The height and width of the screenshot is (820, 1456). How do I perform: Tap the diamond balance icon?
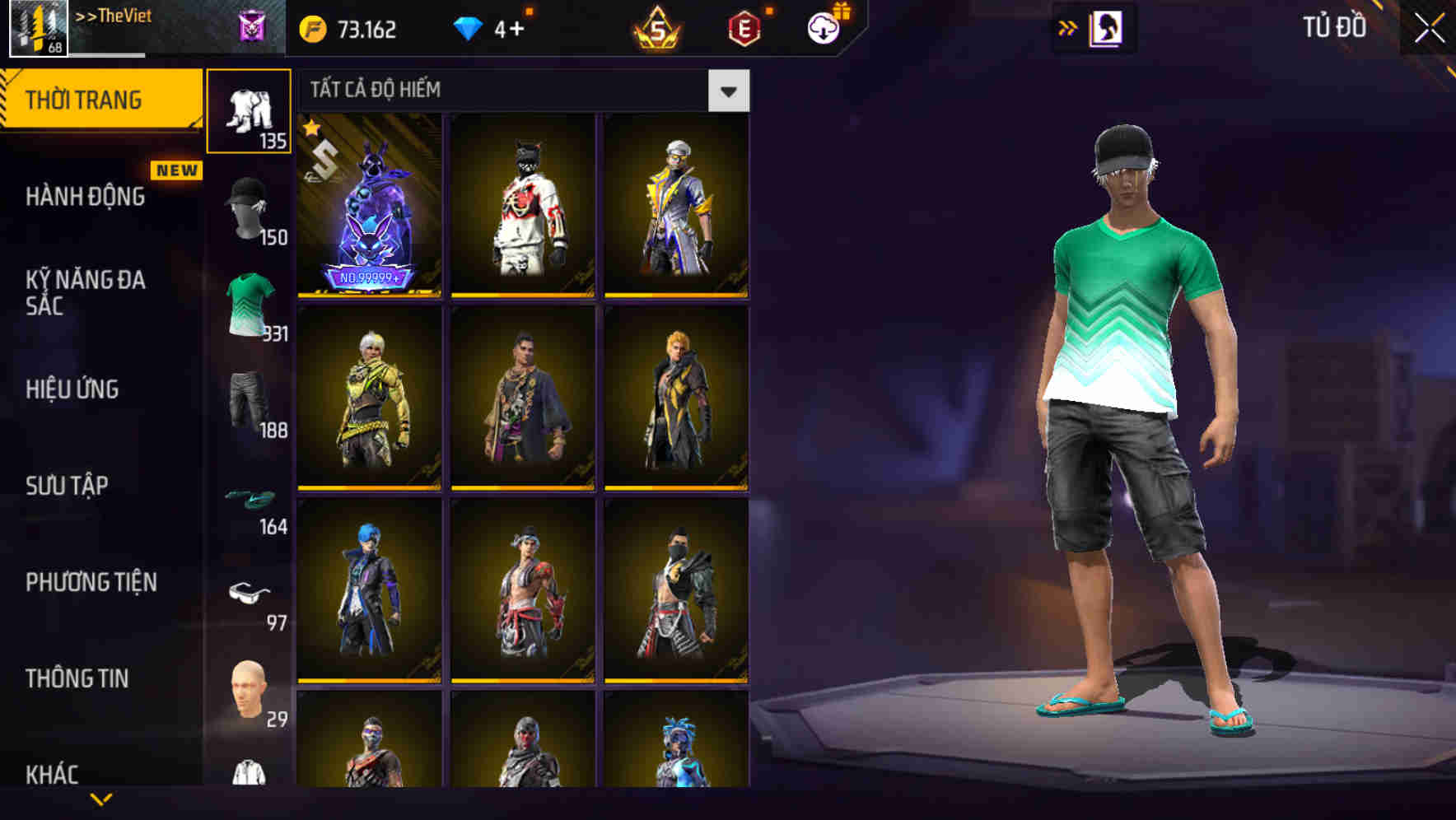coord(469,26)
